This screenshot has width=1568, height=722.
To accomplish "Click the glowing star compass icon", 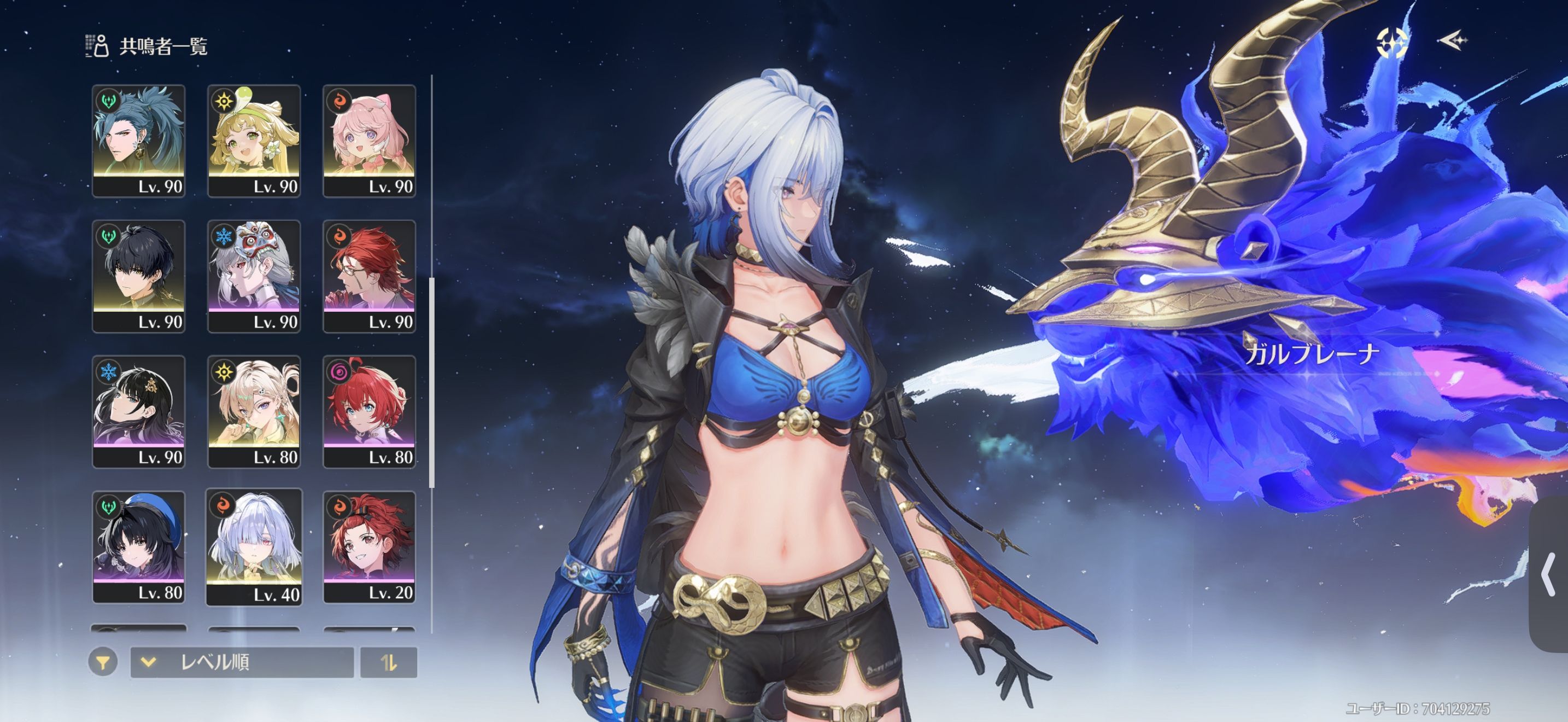I will 1391,43.
